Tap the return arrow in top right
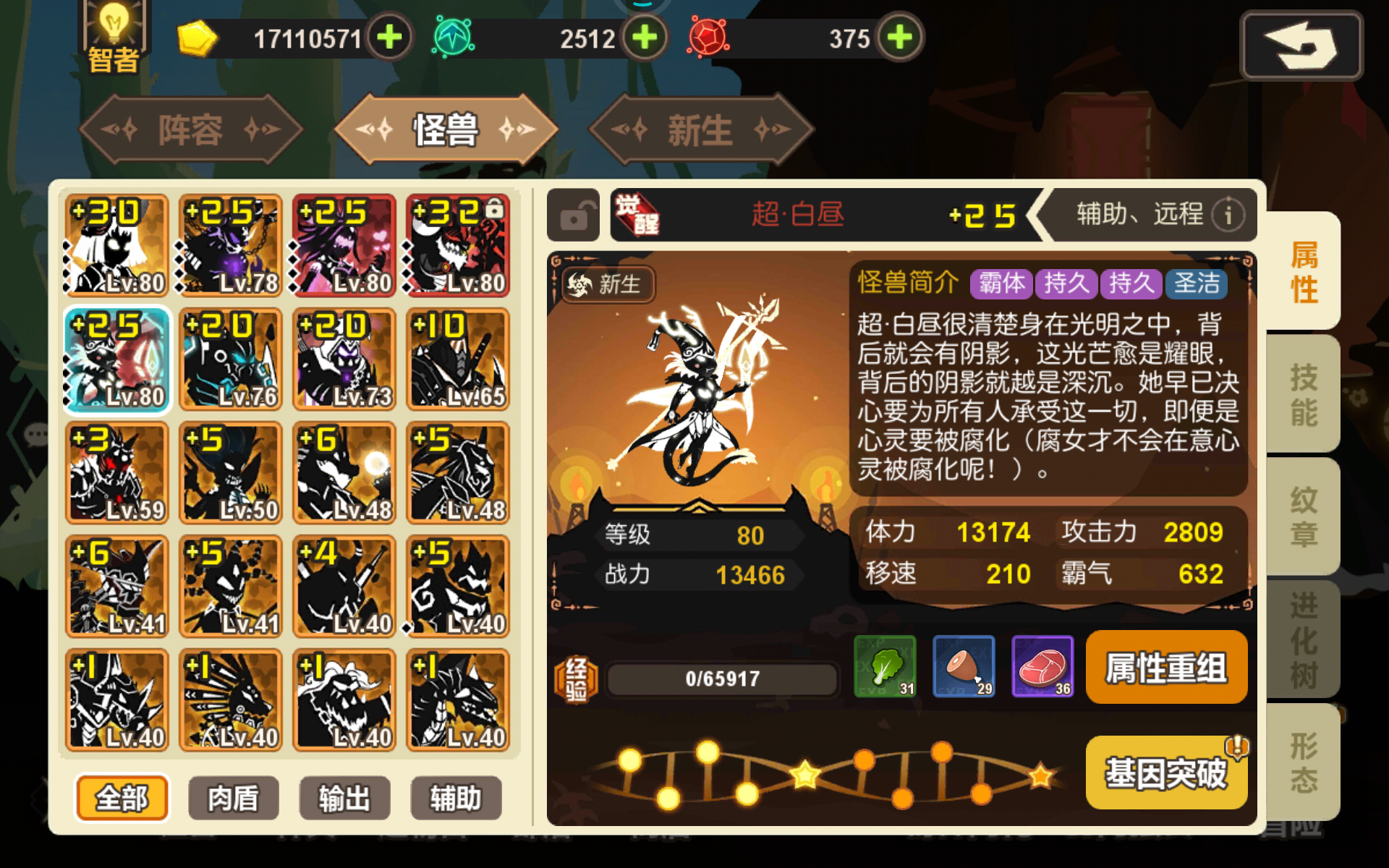 (1301, 45)
